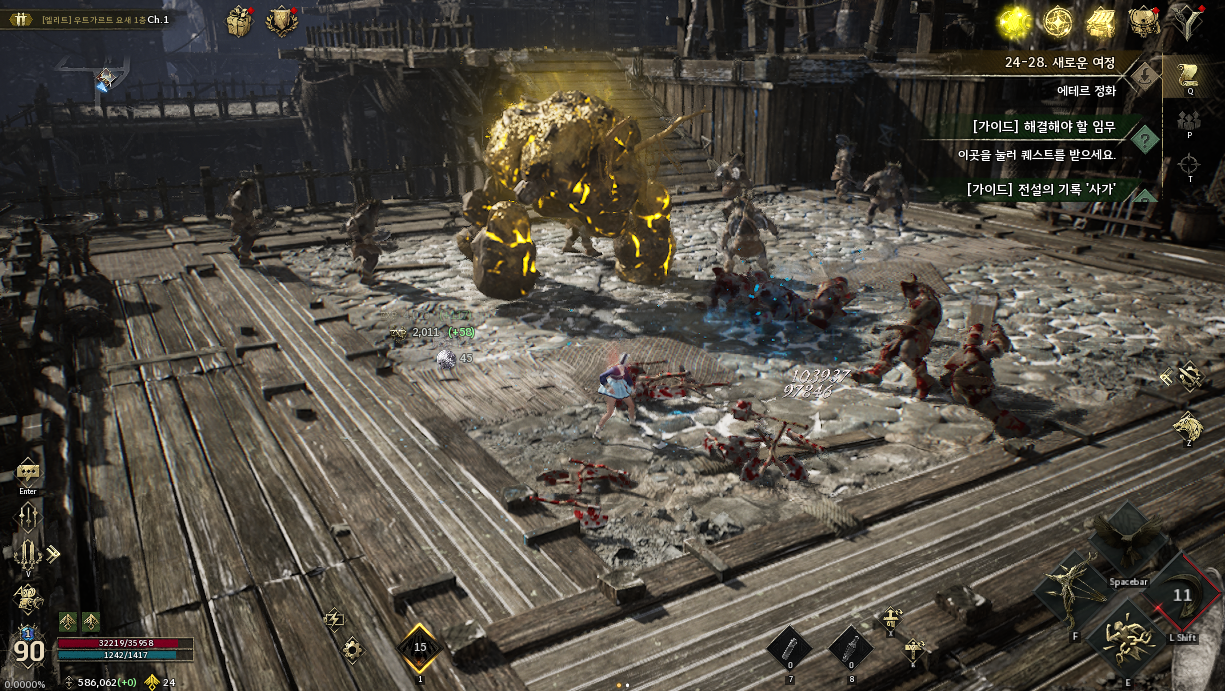Image resolution: width=1225 pixels, height=691 pixels.
Task: Select the skill slot showing 15
Action: [420, 647]
